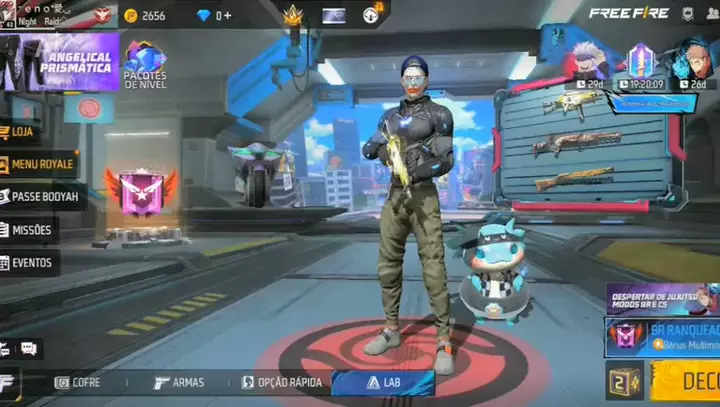The image size is (720, 407).
Task: Open the purple rank badge with wings
Action: coord(140,192)
